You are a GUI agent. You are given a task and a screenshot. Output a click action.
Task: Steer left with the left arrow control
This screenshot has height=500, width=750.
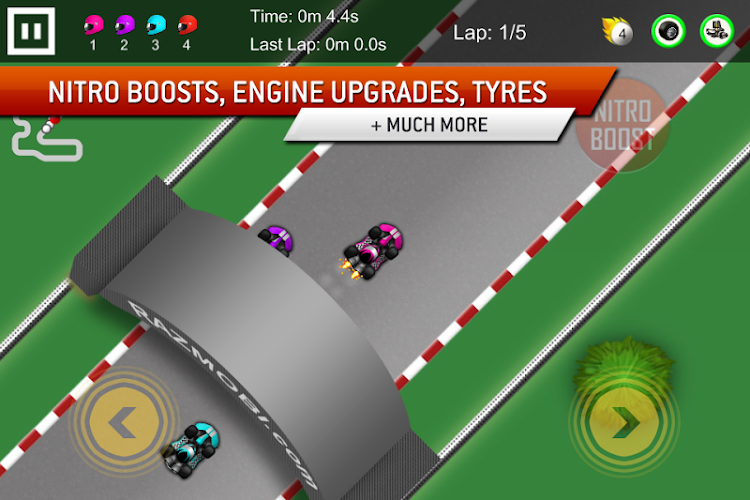click(123, 423)
